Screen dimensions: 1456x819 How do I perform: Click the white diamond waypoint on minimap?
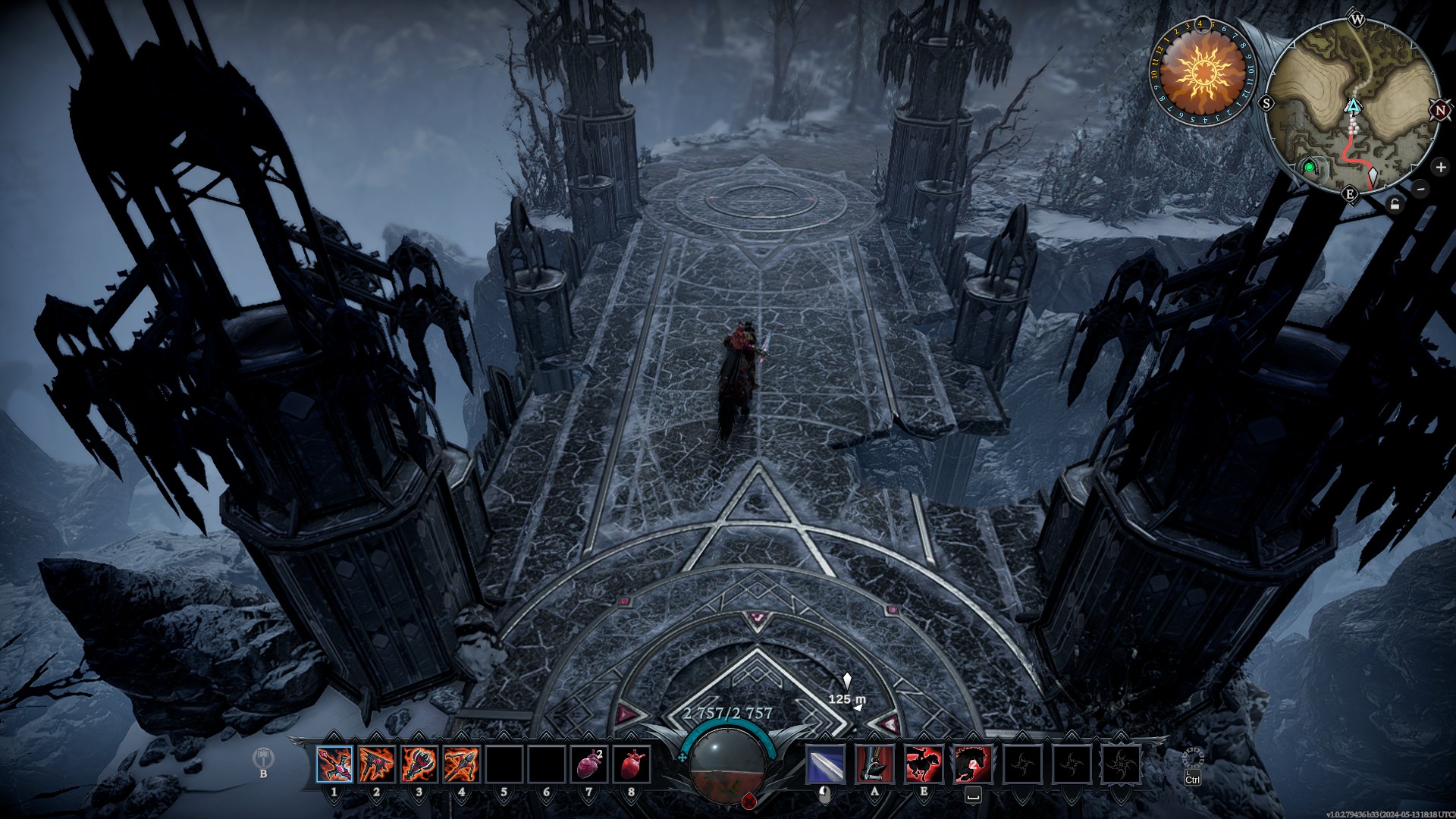pos(1373,178)
